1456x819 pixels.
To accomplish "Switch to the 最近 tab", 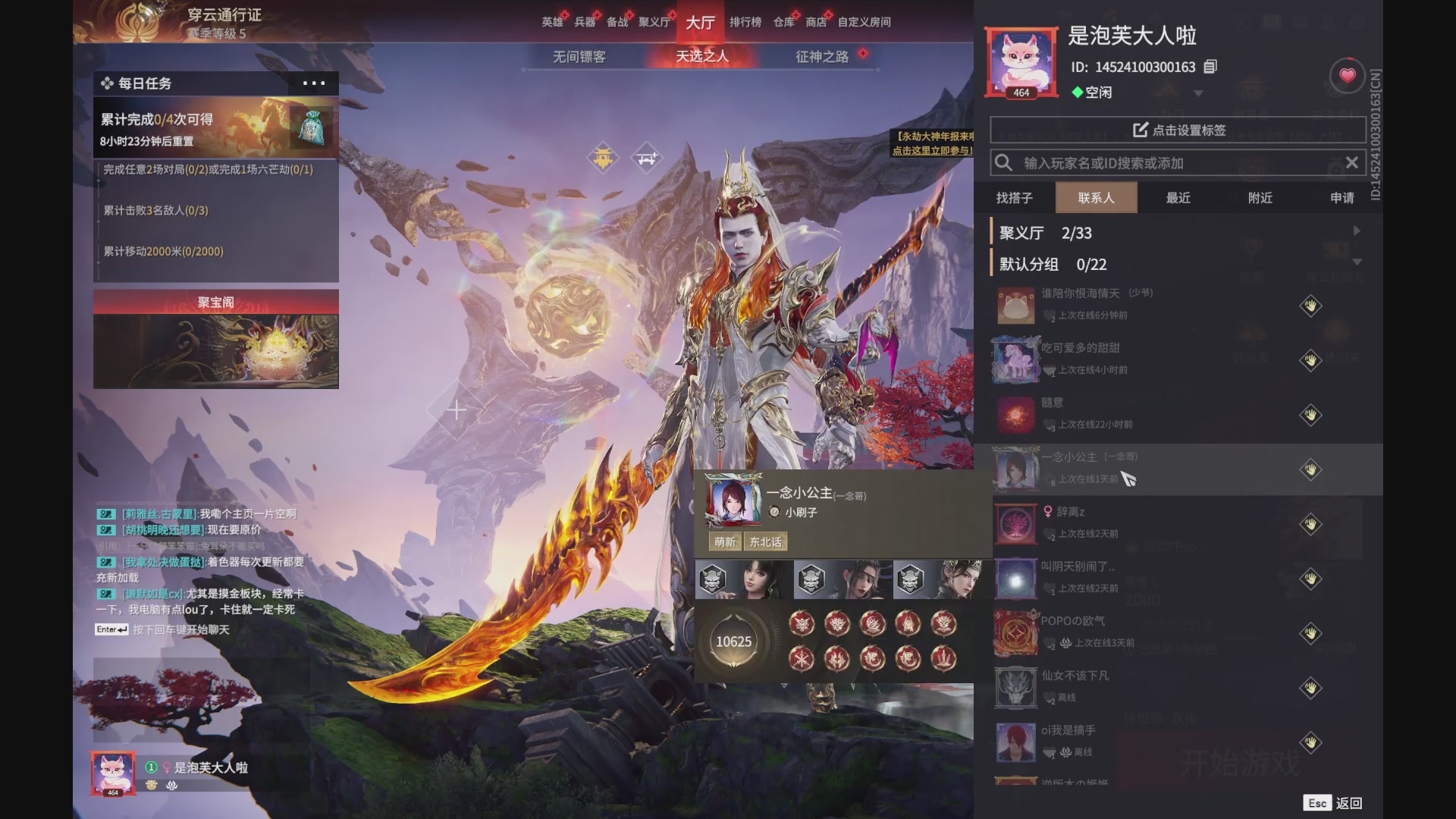I will (1178, 197).
